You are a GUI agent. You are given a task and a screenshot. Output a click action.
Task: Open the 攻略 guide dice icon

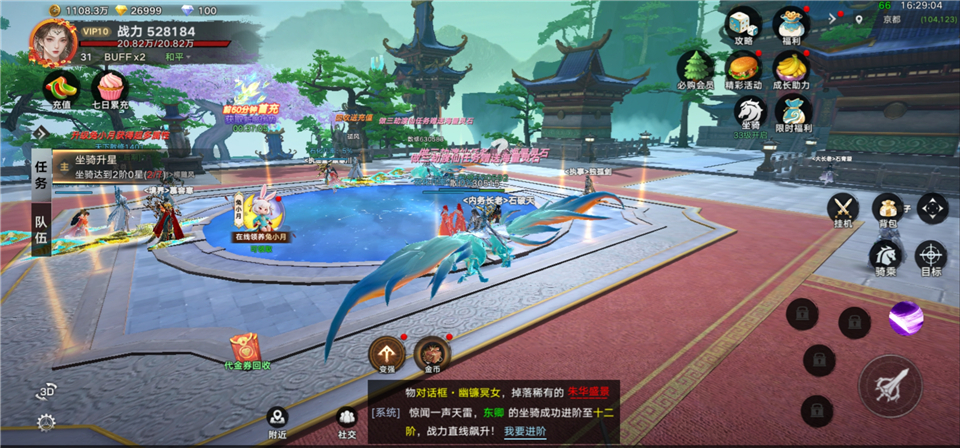(x=743, y=24)
